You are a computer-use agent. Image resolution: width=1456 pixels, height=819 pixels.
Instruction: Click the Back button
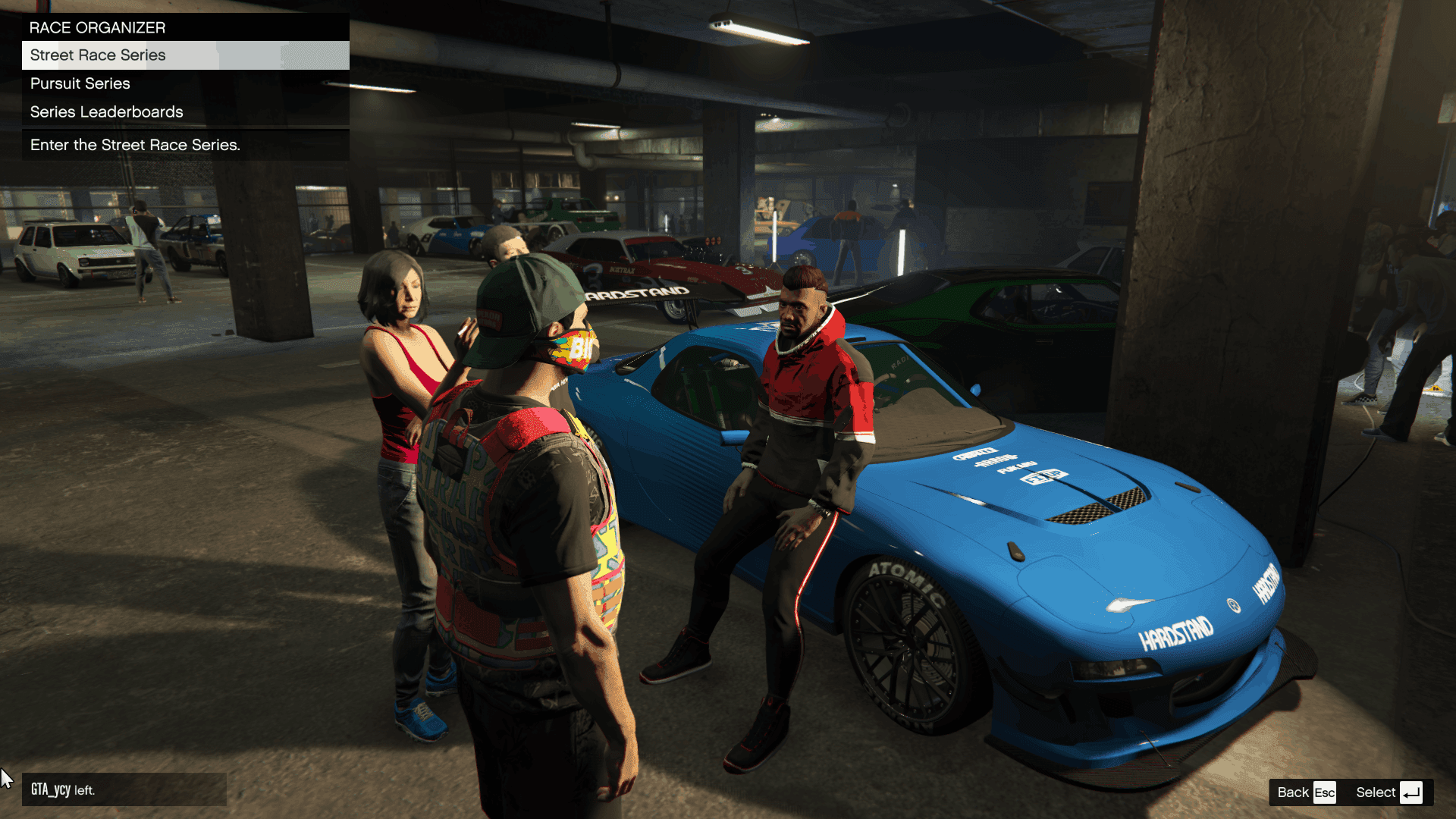[x=1306, y=792]
